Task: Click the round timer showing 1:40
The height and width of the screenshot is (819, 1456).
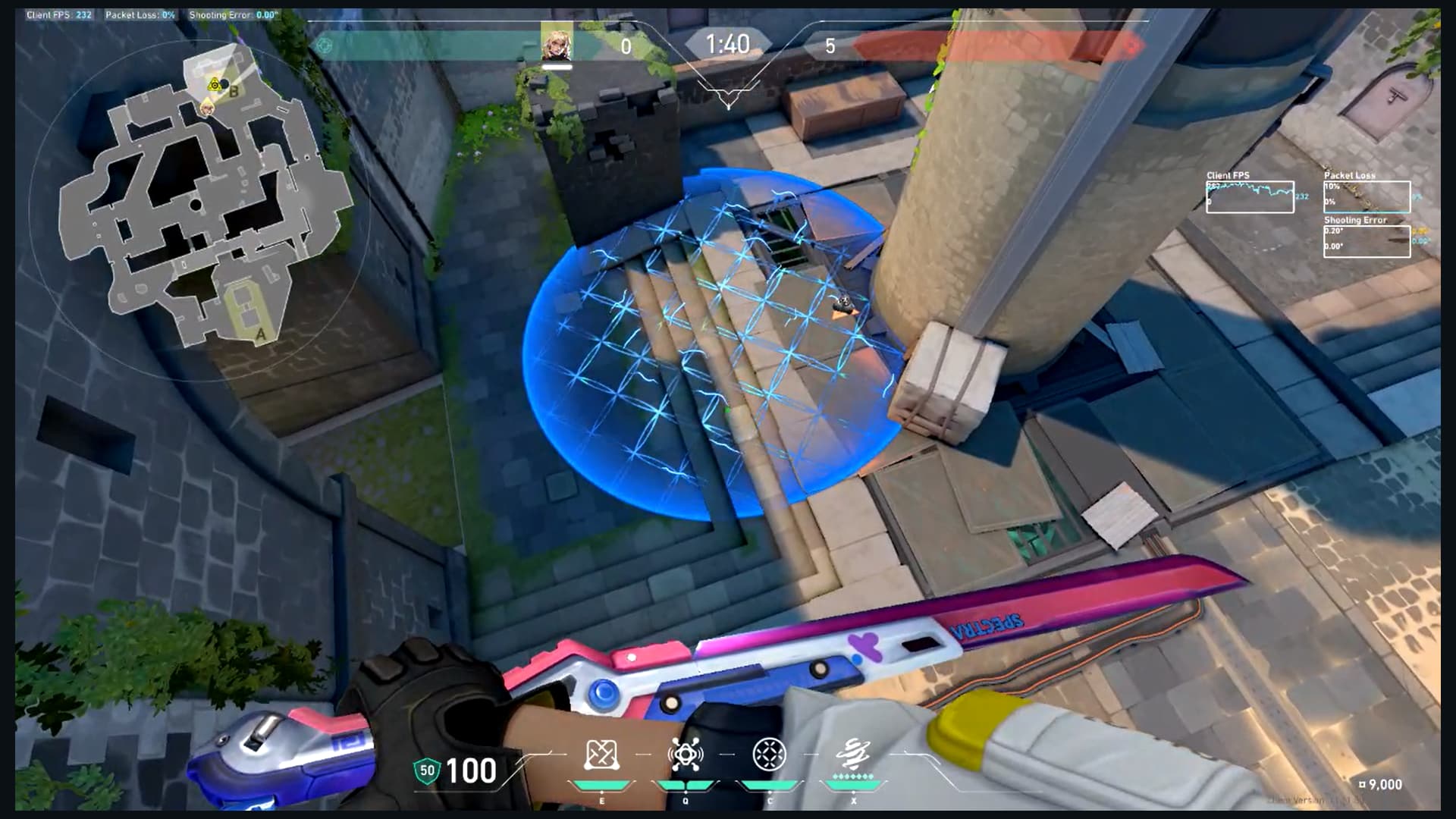Action: pyautogui.click(x=730, y=44)
